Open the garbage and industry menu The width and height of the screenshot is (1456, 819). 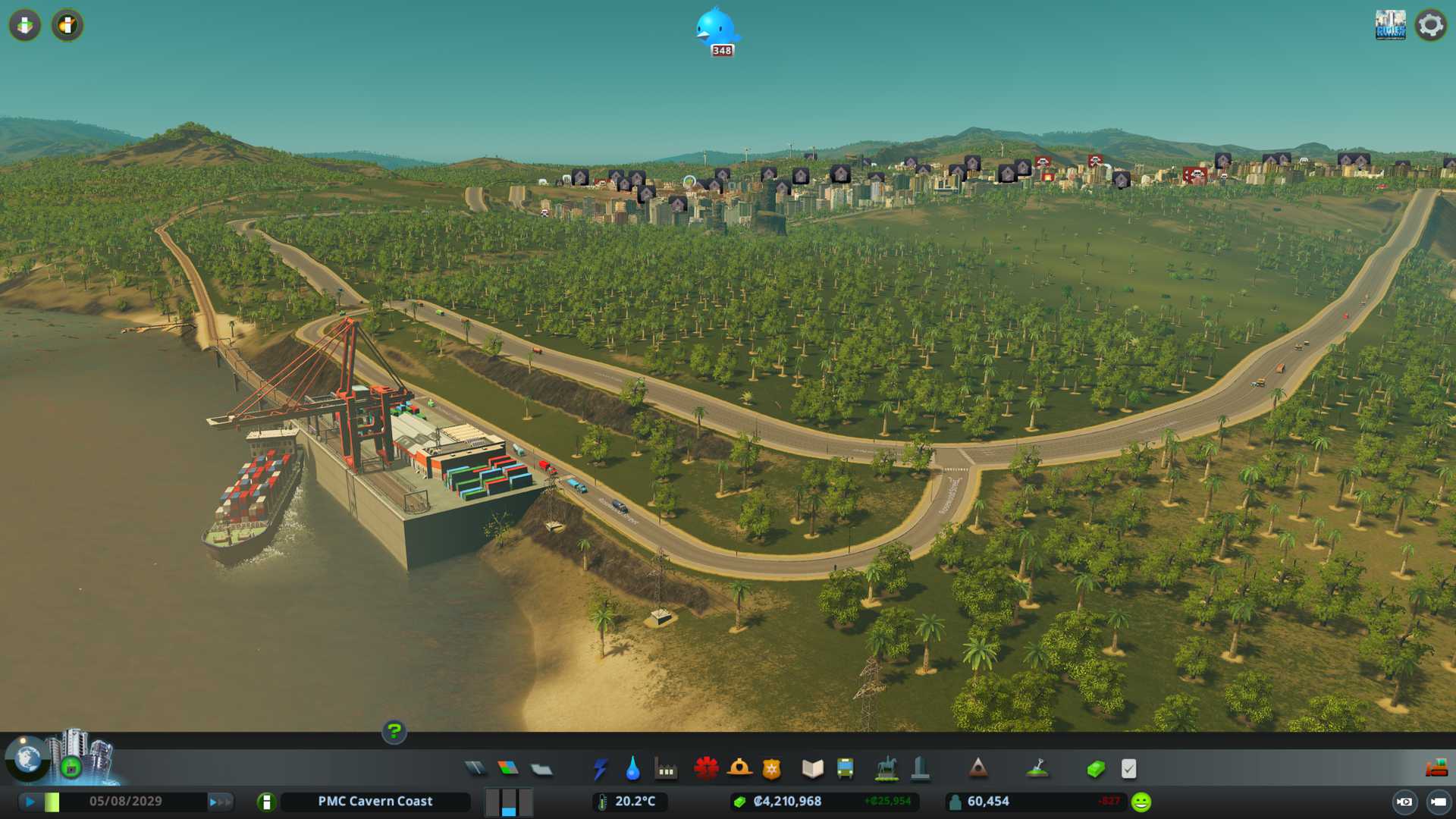(x=666, y=769)
